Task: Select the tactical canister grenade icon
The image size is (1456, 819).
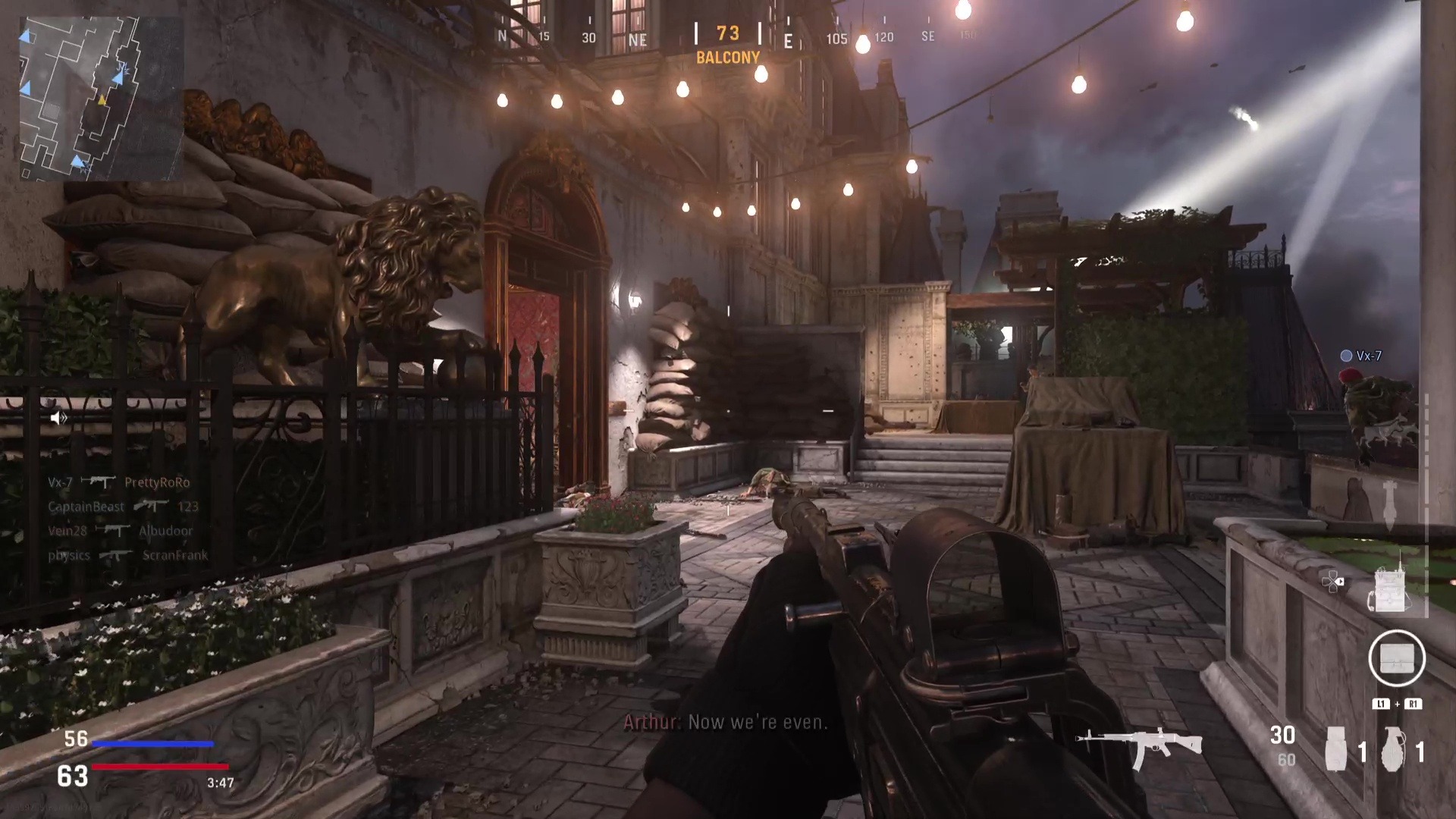Action: click(1335, 749)
